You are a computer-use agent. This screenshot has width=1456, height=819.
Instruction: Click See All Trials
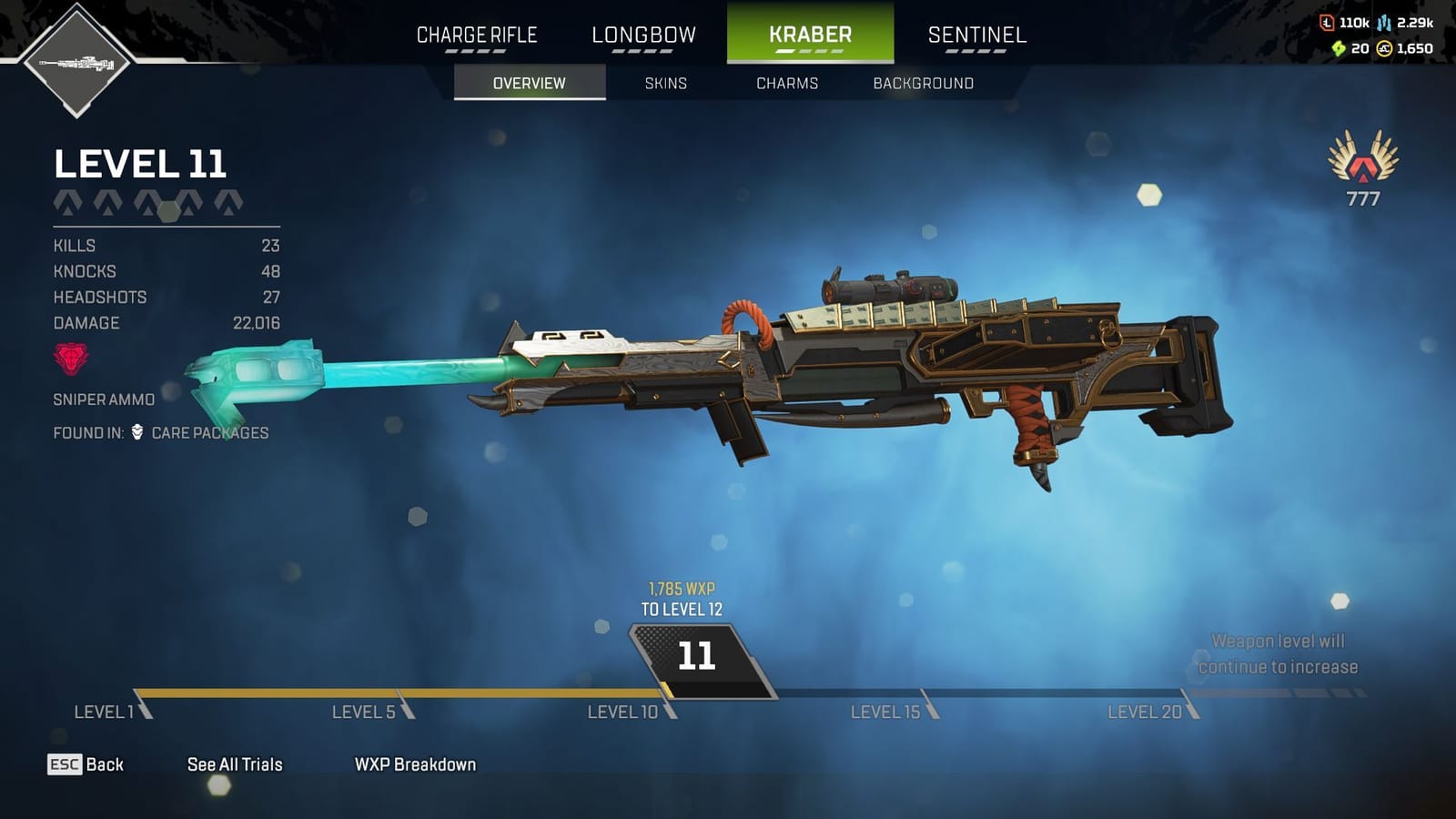(234, 764)
